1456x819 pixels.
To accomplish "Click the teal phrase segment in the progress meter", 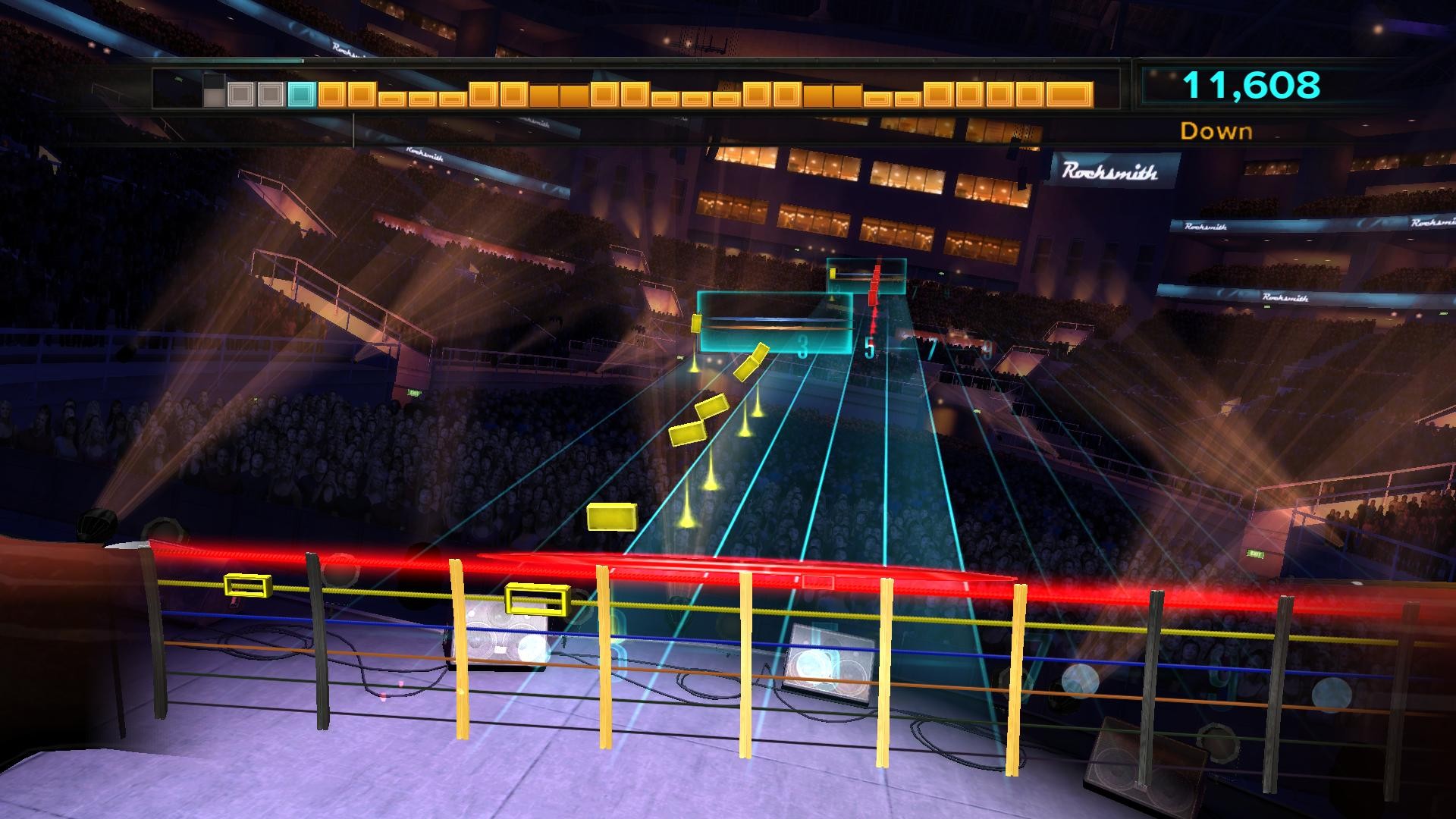I will [x=301, y=93].
